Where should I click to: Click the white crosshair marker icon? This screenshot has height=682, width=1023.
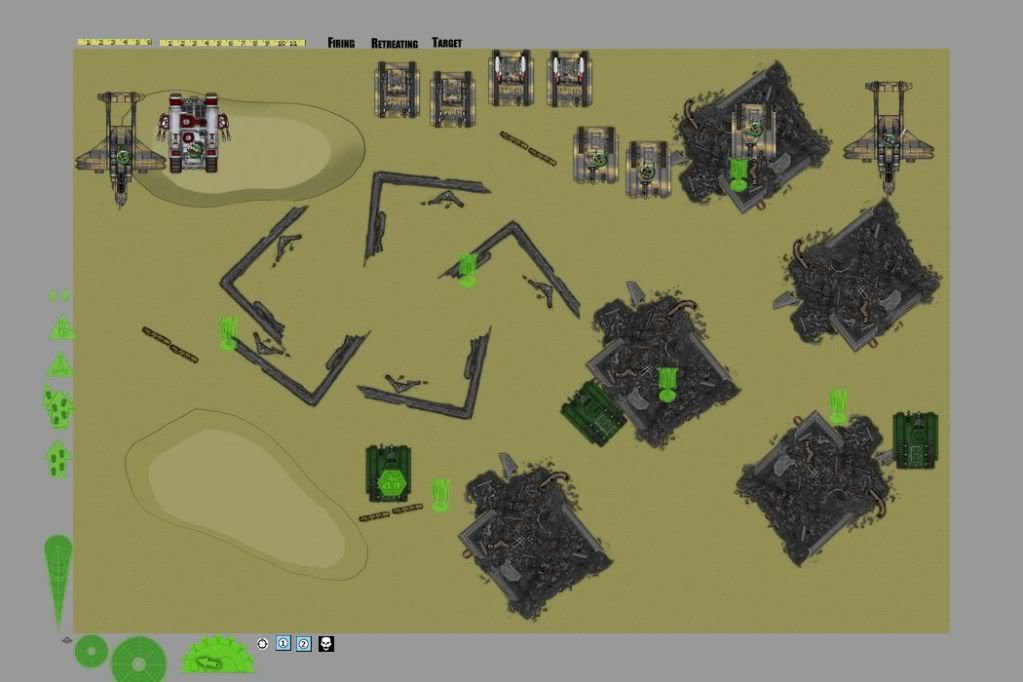pos(263,643)
